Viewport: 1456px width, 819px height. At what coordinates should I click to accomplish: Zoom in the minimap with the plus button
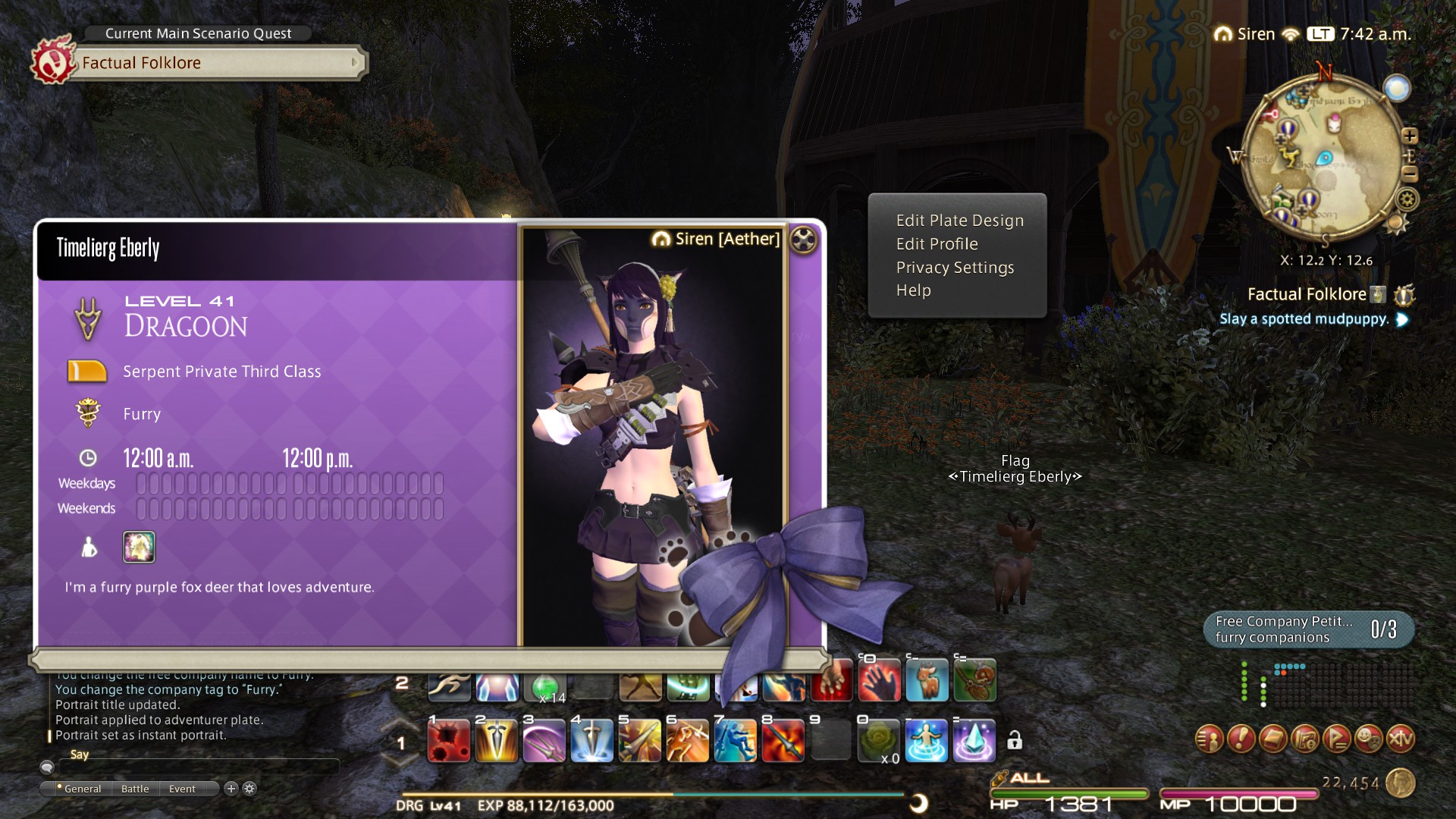point(1410,136)
